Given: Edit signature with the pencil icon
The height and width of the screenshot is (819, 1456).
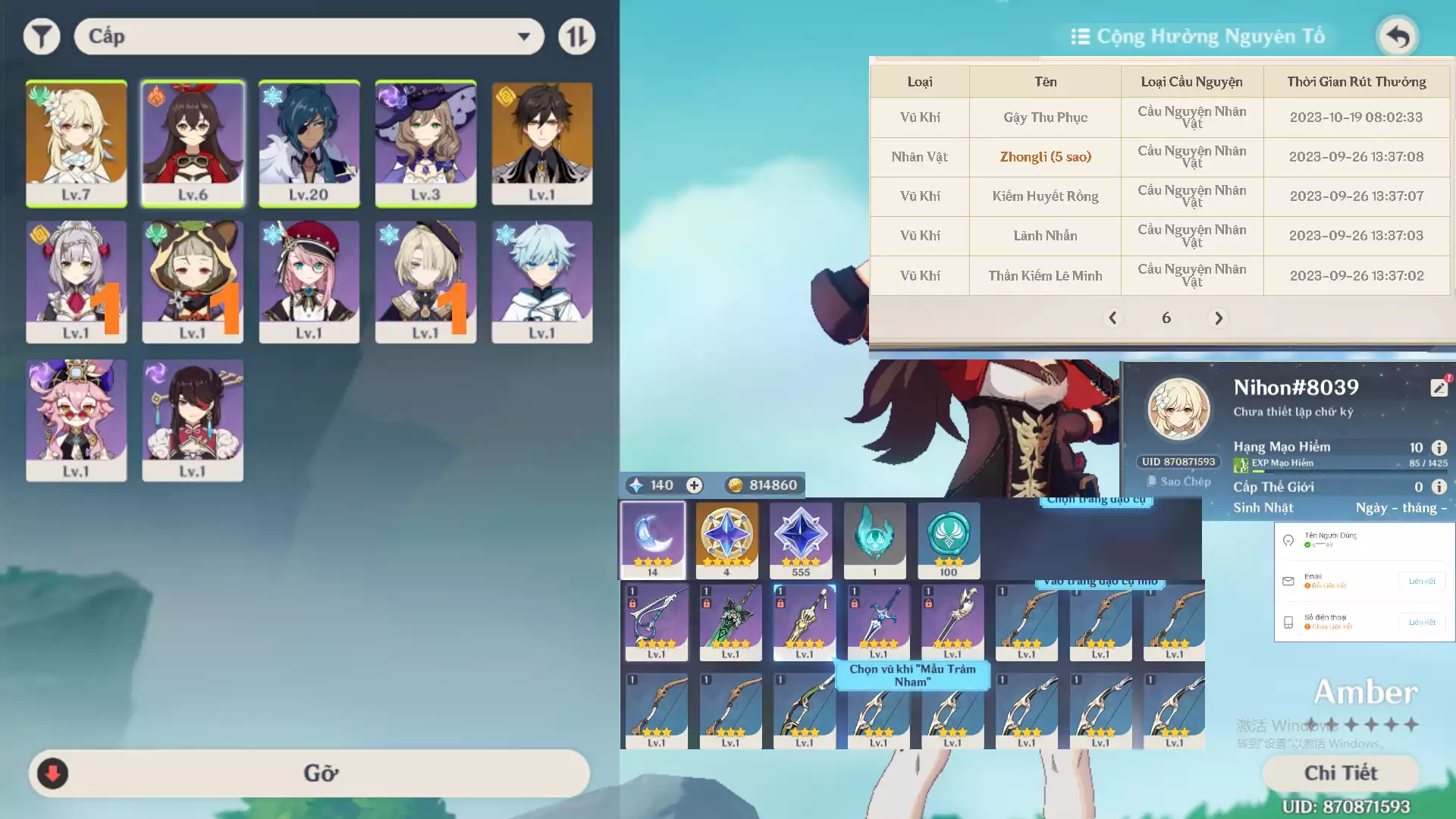Looking at the screenshot, I should [x=1439, y=387].
